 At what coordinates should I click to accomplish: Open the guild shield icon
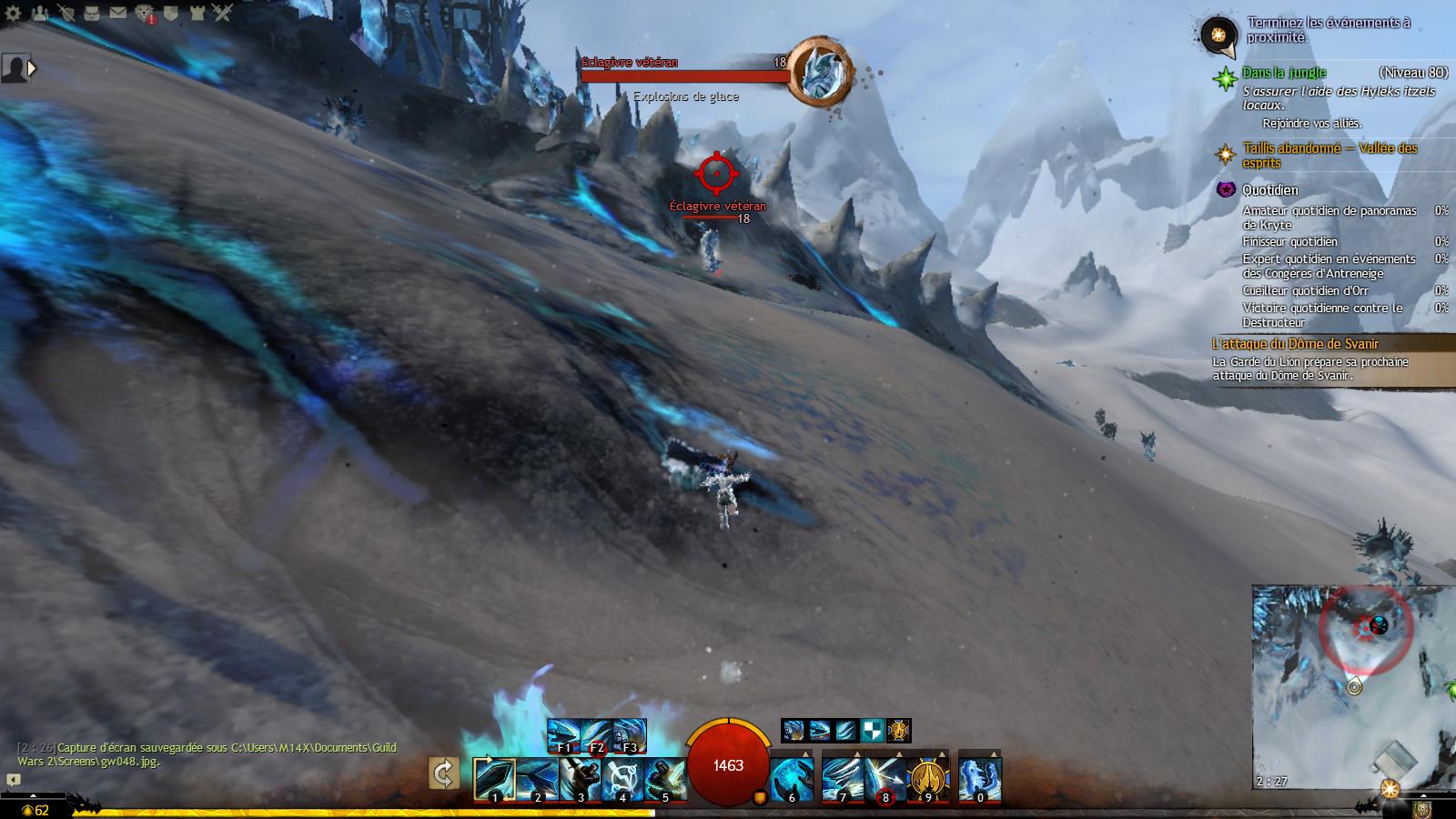[x=170, y=13]
